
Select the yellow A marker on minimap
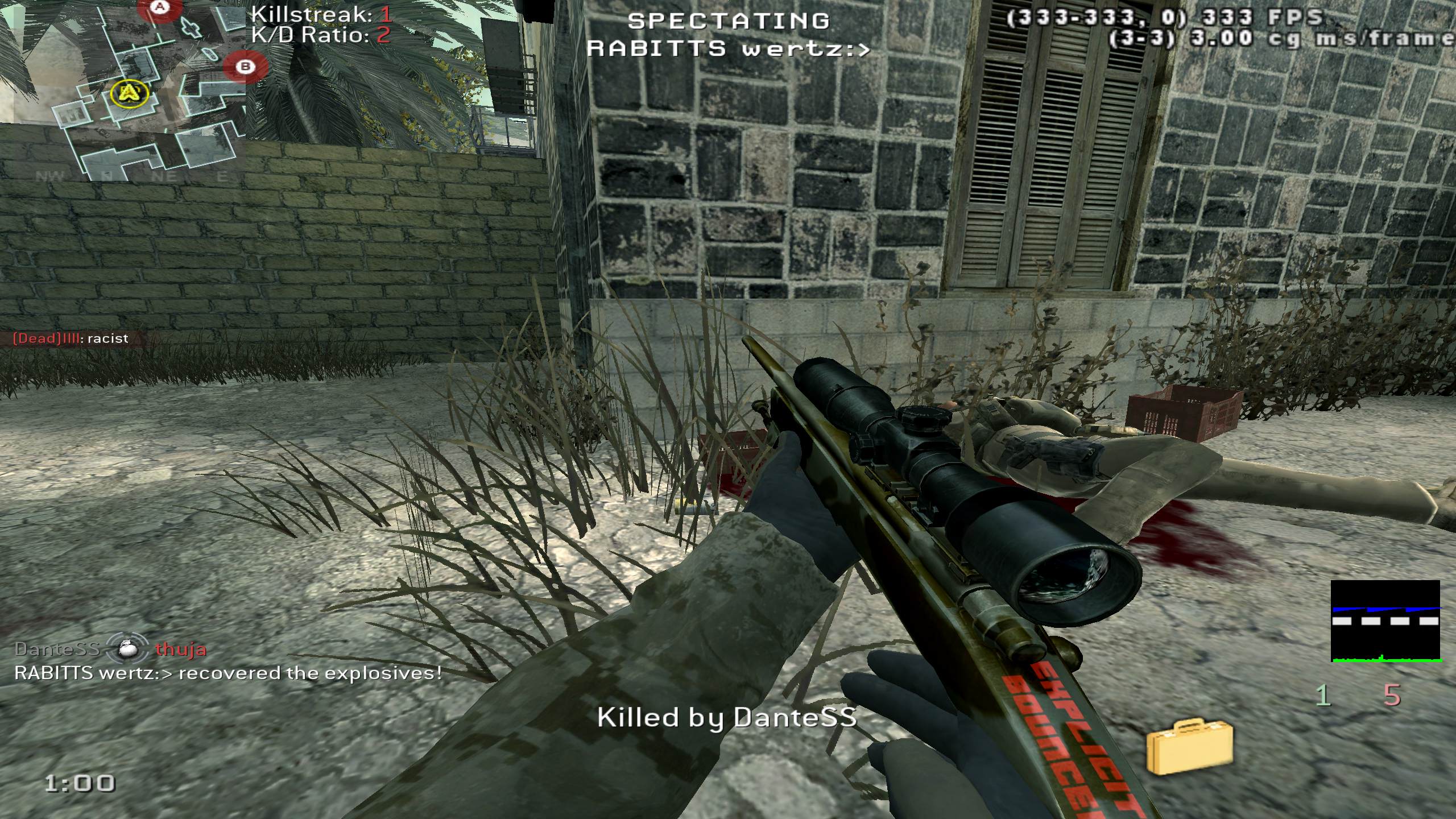pos(130,93)
